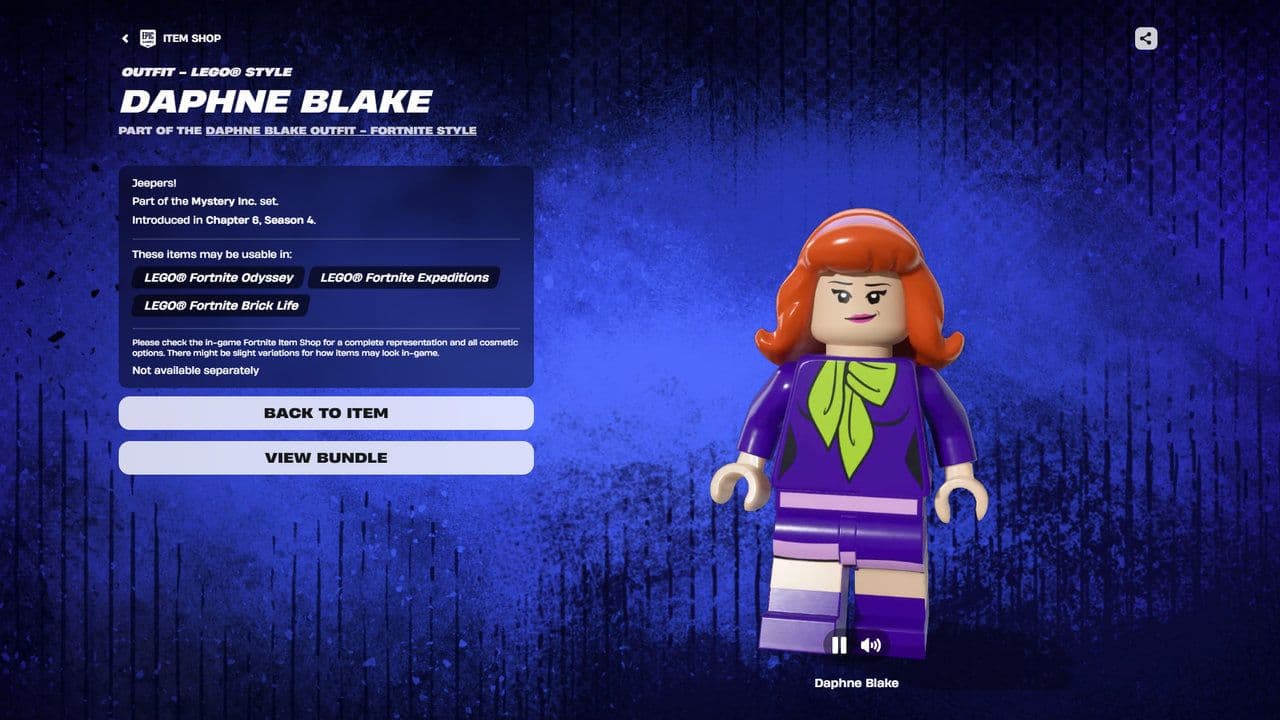Click the BACK TO ITEM button
Screen dimensions: 1280x720
pos(326,413)
